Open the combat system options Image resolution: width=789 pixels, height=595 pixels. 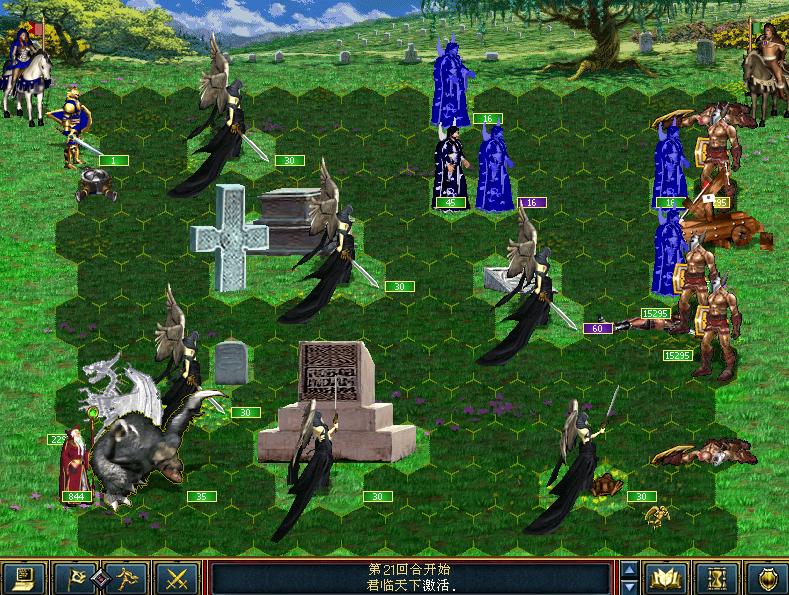click(24, 578)
